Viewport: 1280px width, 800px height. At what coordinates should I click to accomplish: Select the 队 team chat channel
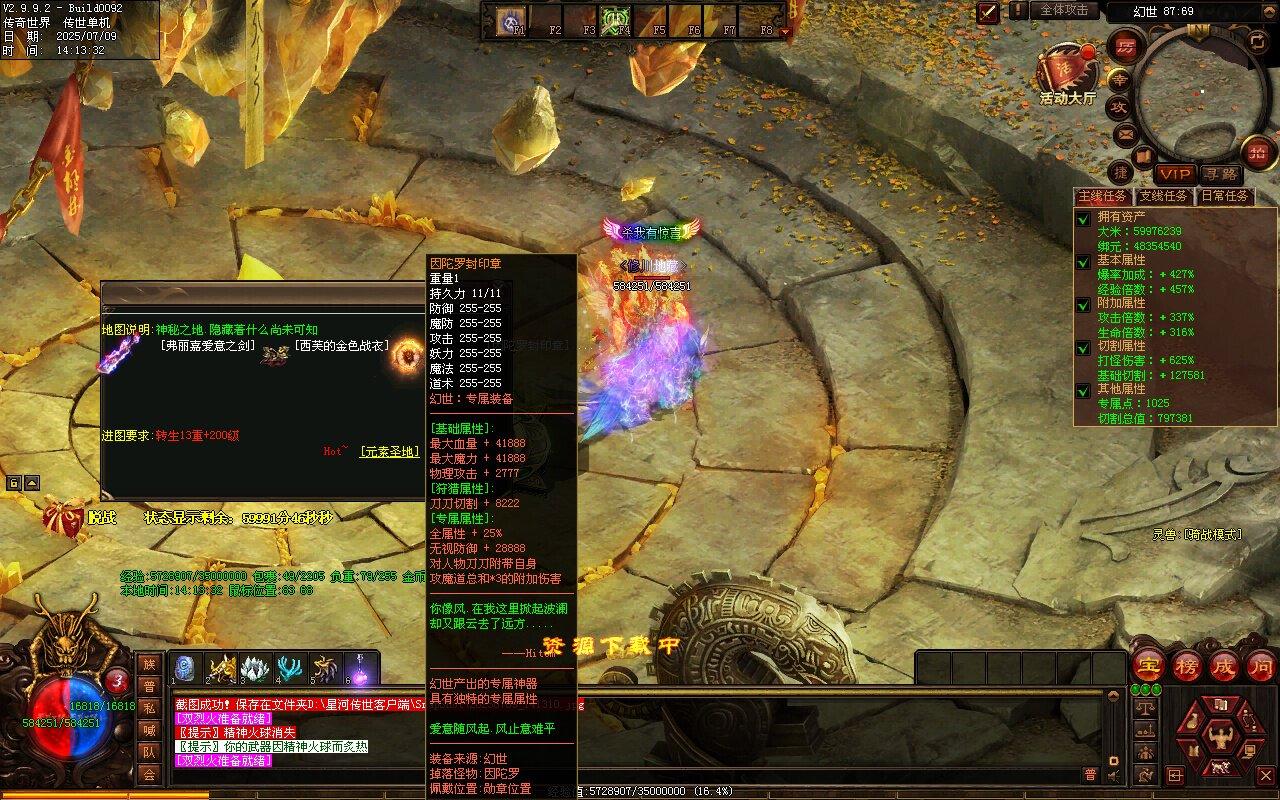click(x=148, y=752)
